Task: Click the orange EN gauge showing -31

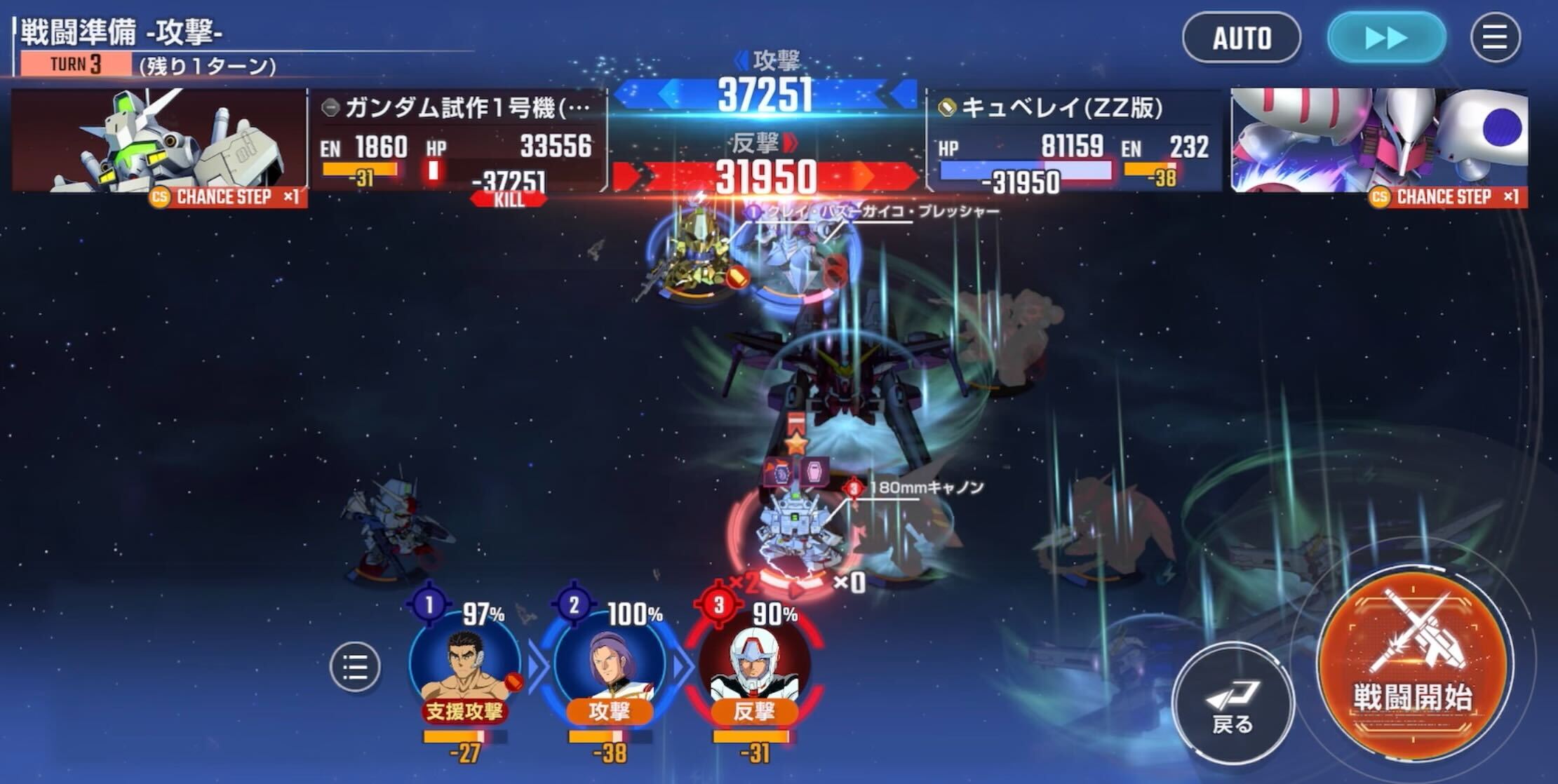Action: point(359,168)
